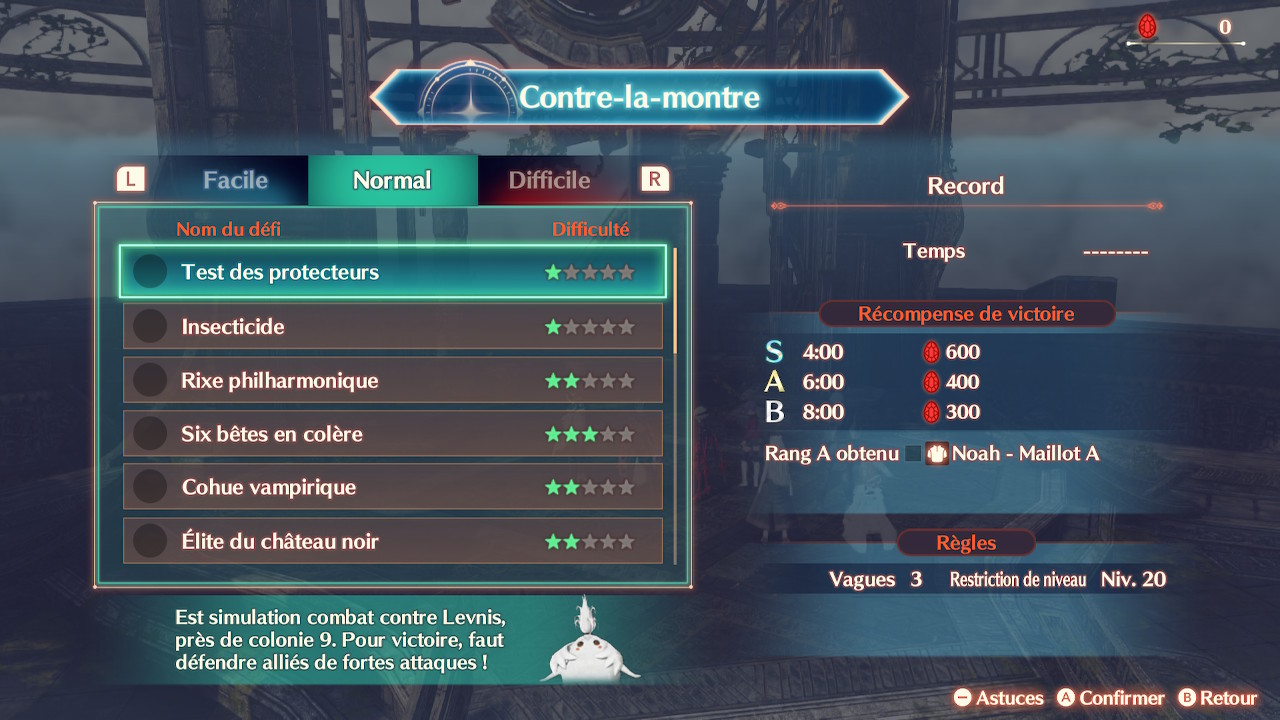Open the Difficile difficulty tab
Screen dimensions: 1280x720
549,181
